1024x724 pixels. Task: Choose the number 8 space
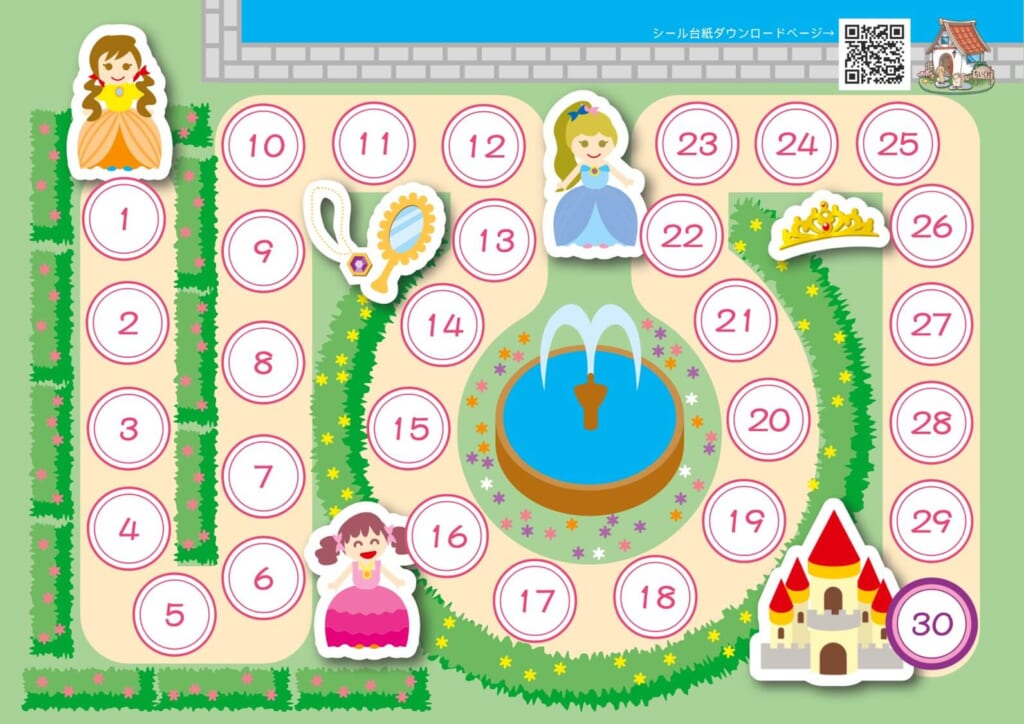click(x=263, y=362)
